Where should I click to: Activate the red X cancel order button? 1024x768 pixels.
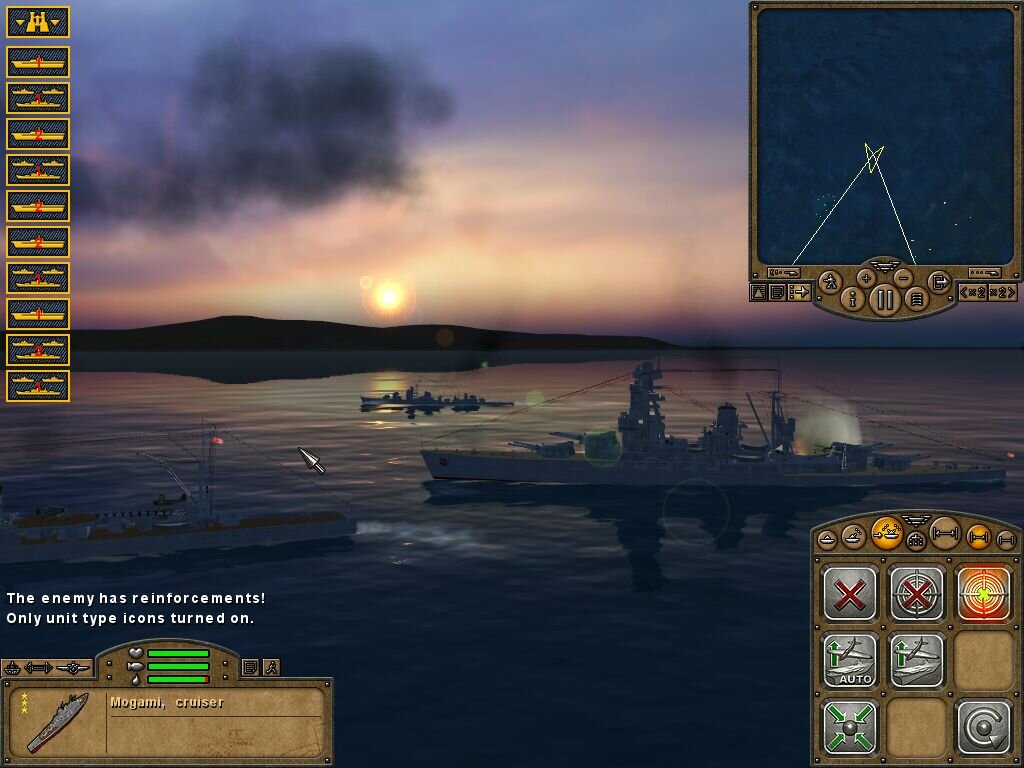click(x=850, y=593)
